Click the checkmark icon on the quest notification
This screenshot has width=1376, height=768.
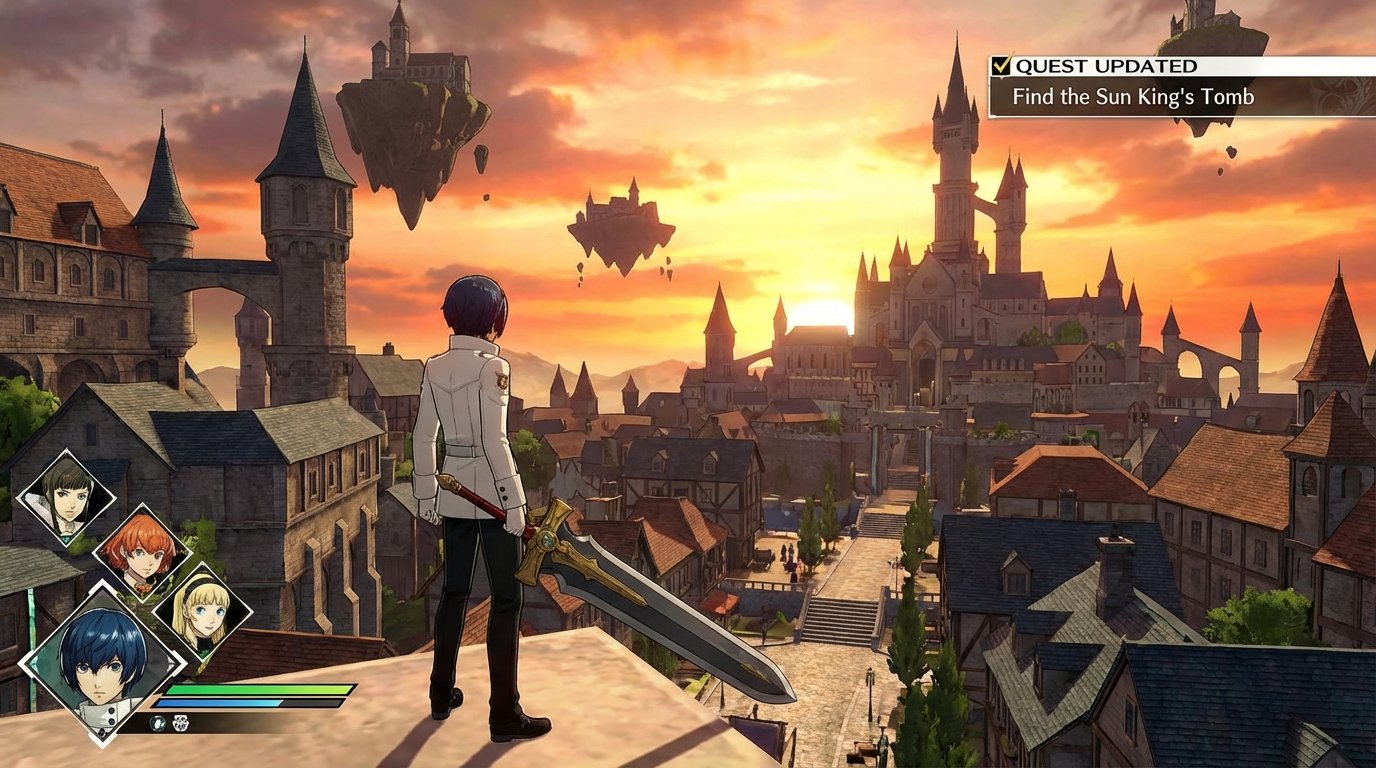[1002, 66]
